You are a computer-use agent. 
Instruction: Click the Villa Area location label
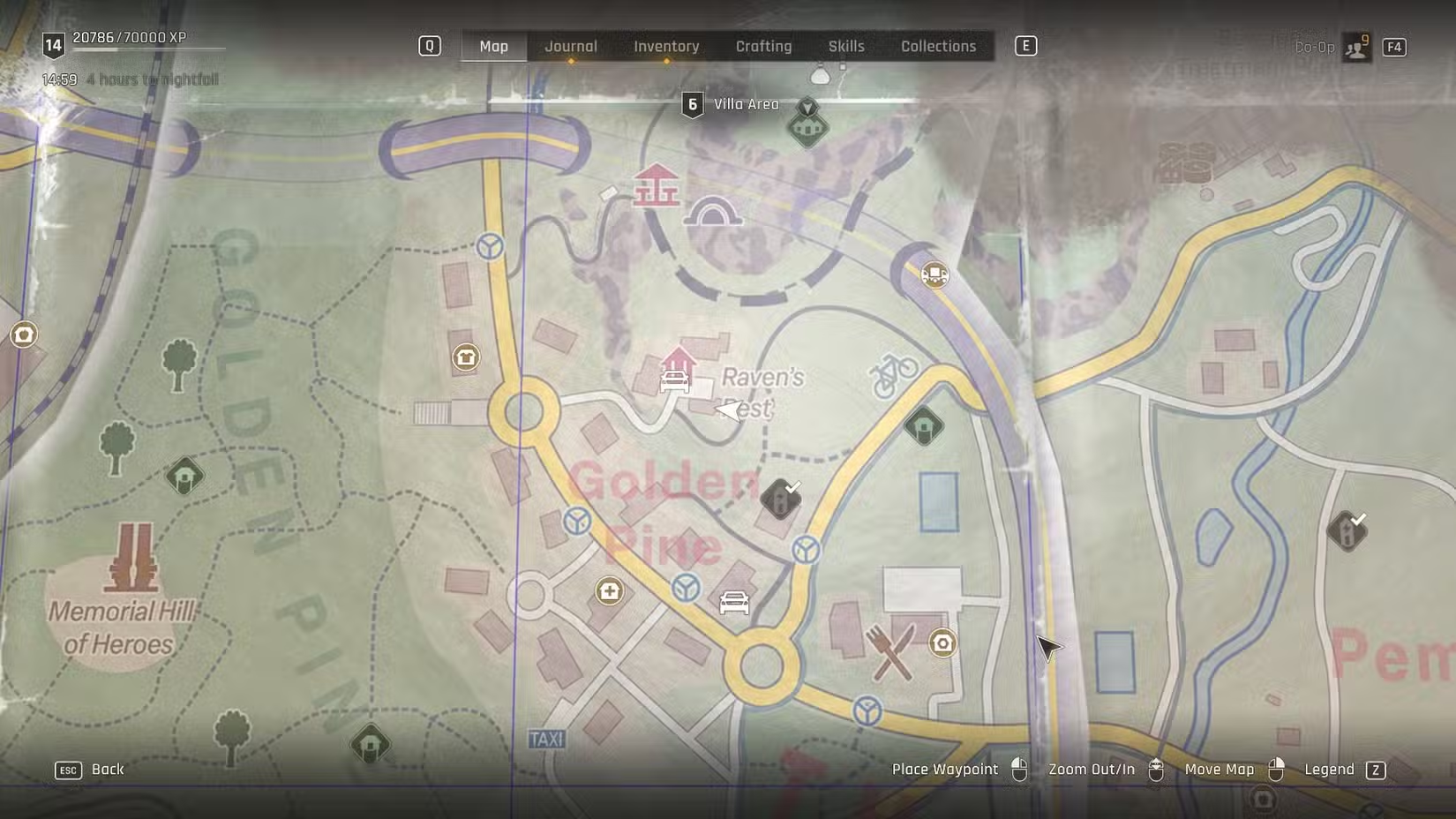pos(746,104)
